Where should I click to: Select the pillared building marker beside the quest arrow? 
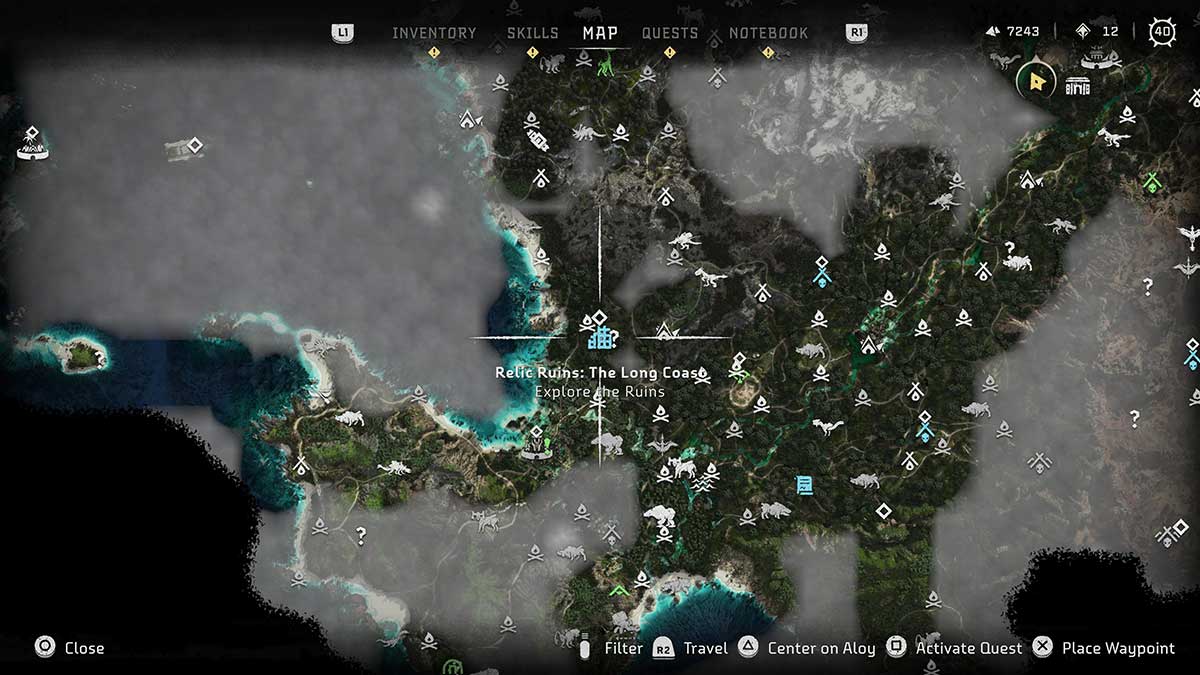(x=1077, y=85)
